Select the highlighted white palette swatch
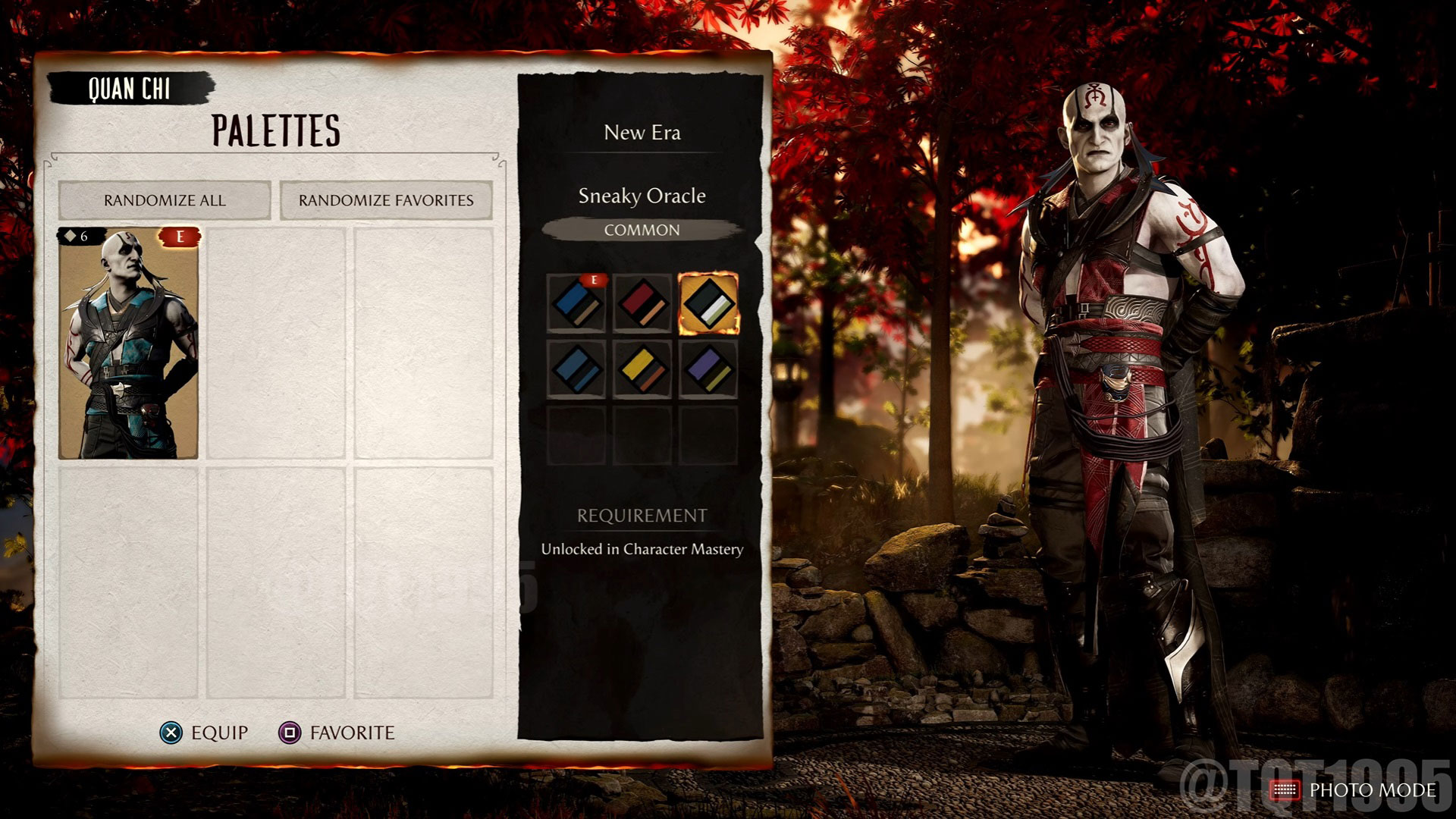The height and width of the screenshot is (819, 1456). tap(710, 303)
